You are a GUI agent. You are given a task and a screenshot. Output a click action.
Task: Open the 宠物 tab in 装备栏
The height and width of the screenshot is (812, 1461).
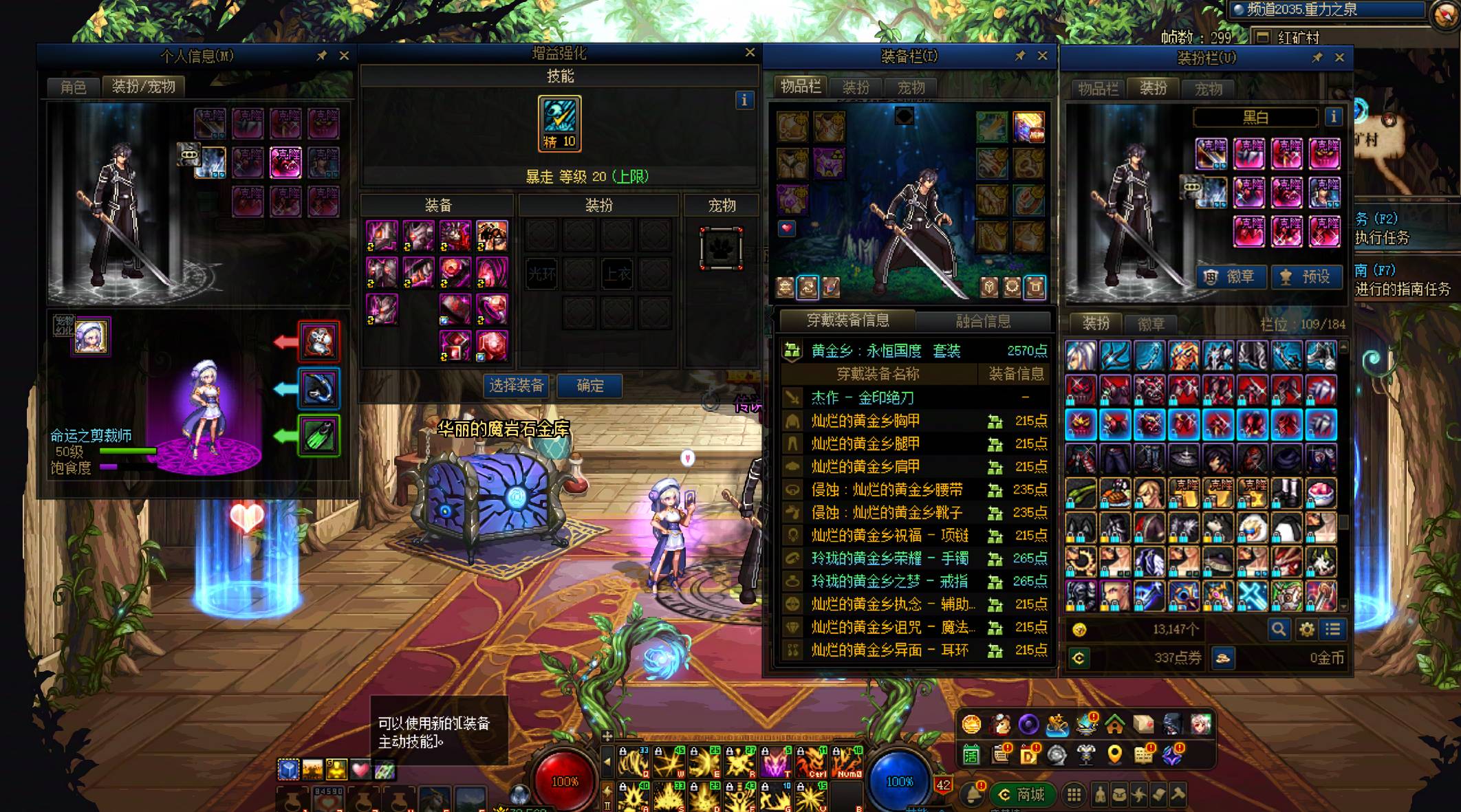[911, 87]
